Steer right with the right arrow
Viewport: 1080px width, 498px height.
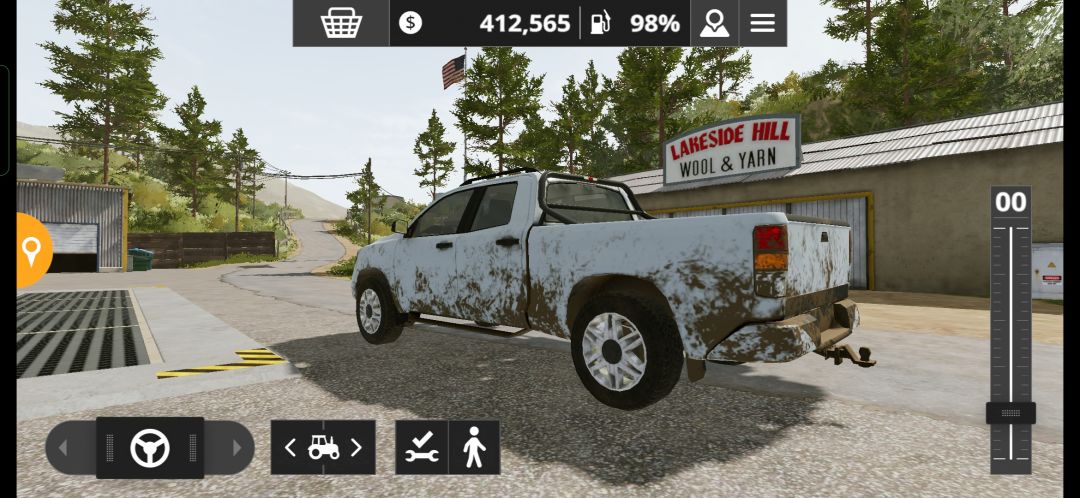[235, 448]
